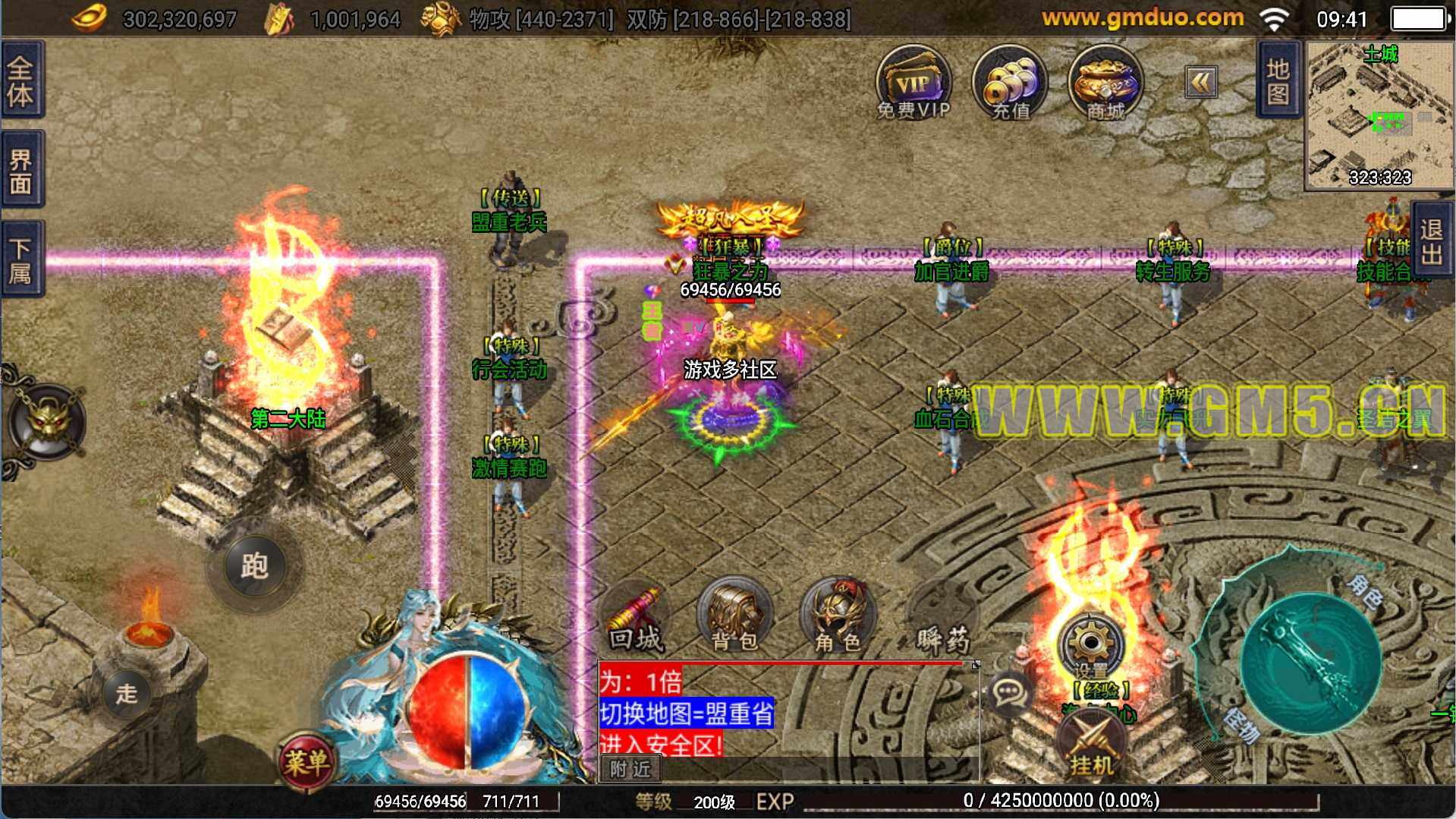This screenshot has width=1456, height=819.
Task: Exit using the 退出 button
Action: coord(1432,241)
